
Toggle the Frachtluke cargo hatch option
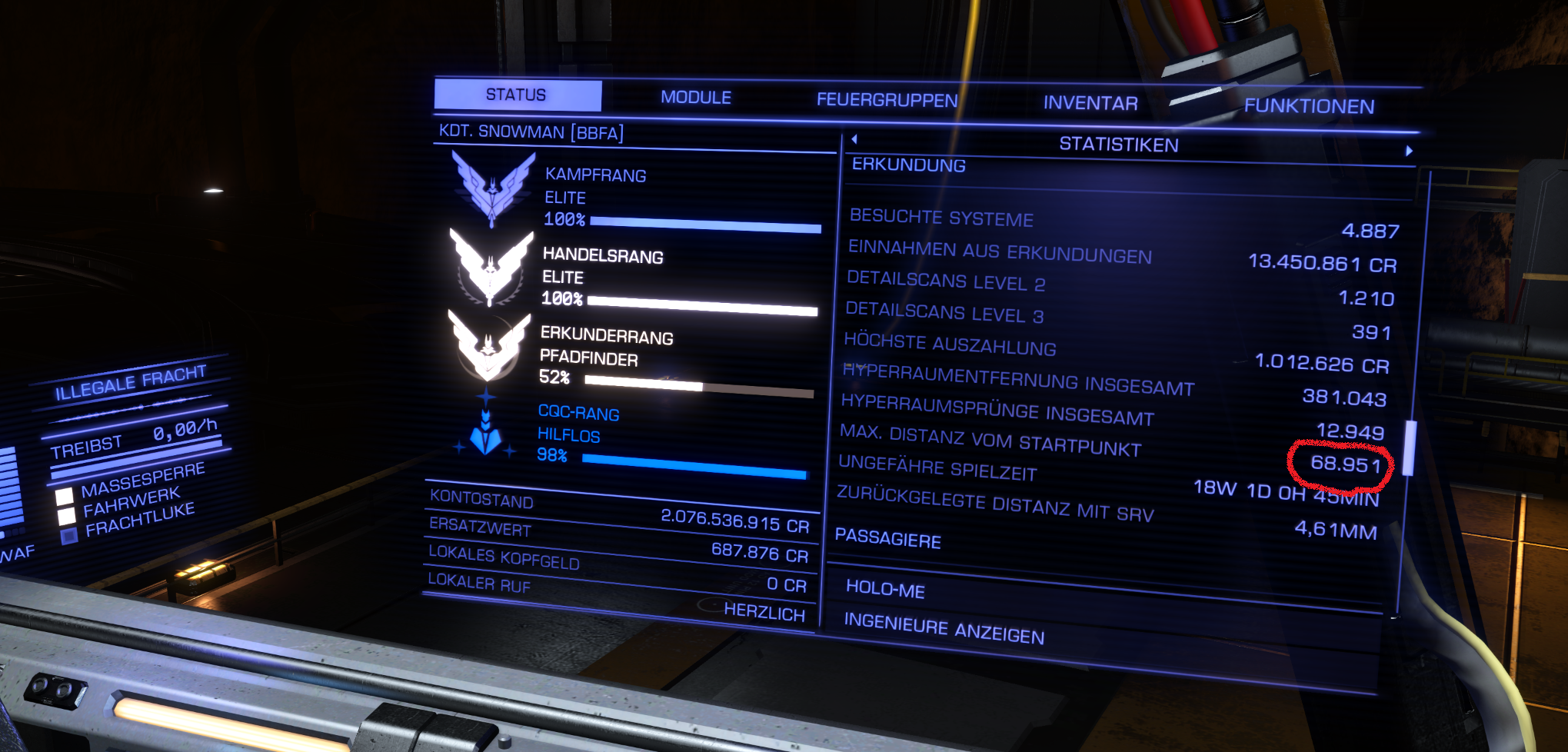(x=69, y=536)
